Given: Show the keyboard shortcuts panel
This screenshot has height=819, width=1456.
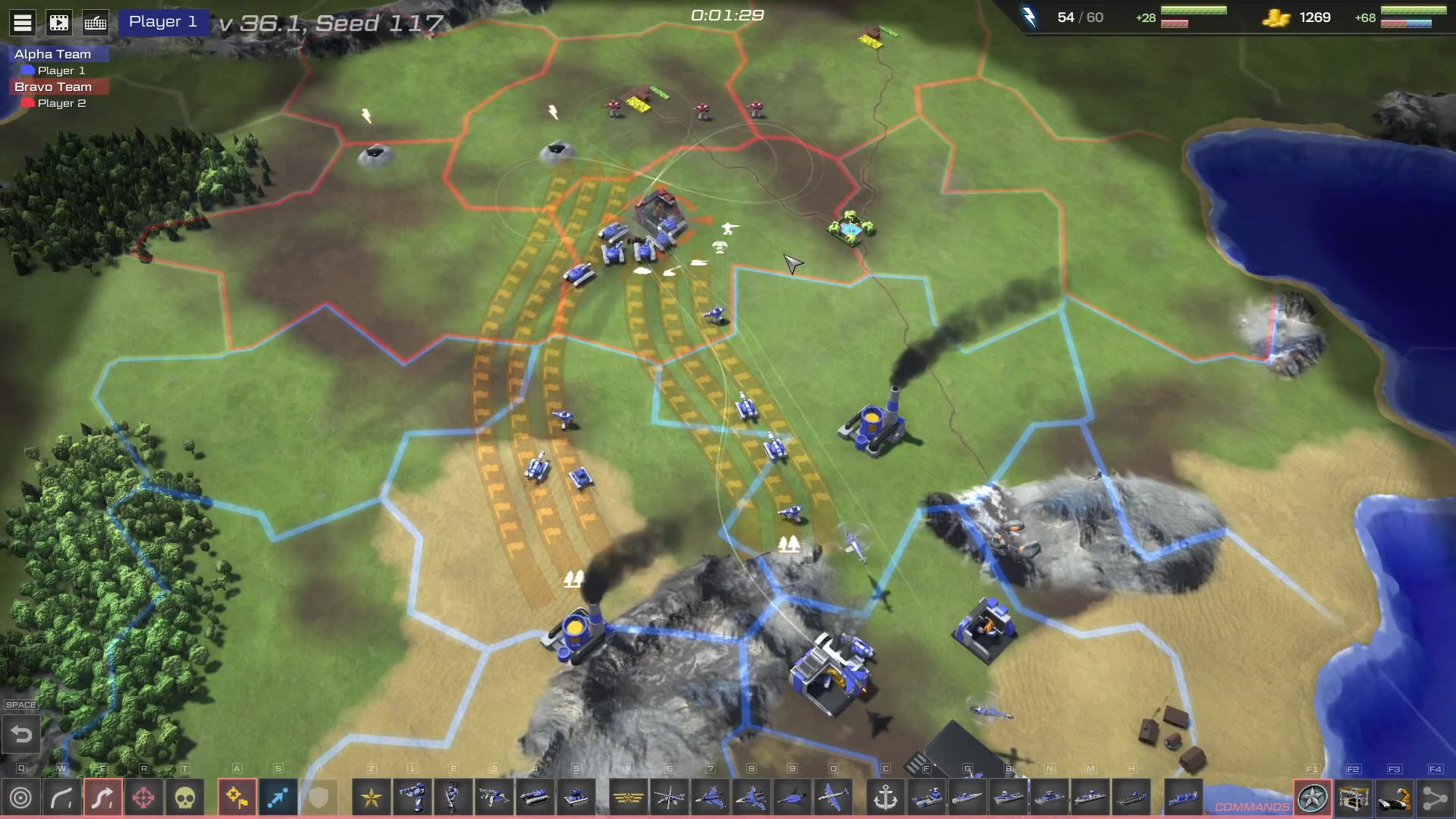Looking at the screenshot, I should coord(96,23).
